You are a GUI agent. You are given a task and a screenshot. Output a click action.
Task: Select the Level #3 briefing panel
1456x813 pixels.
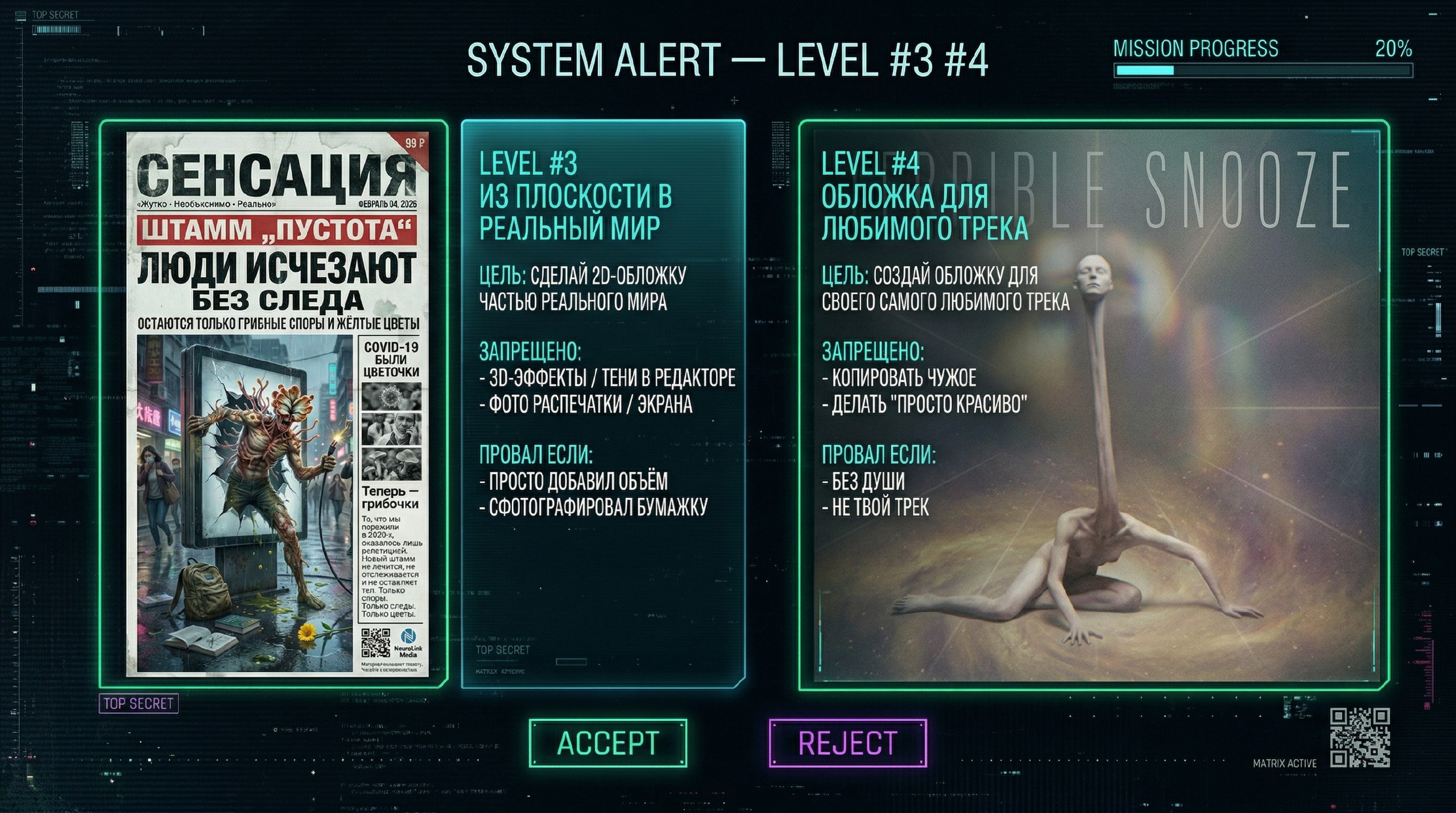tap(603, 404)
